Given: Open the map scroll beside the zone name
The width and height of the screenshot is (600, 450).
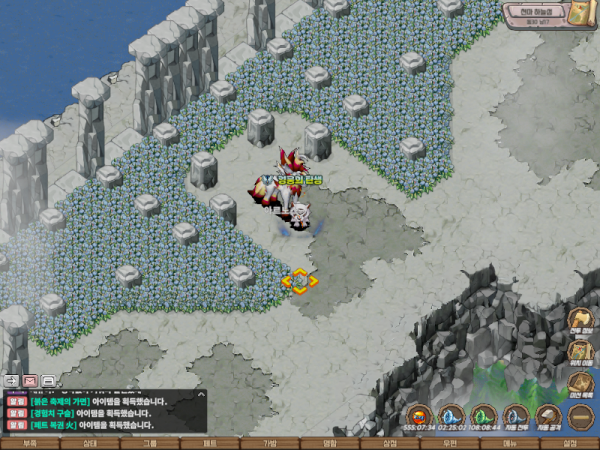Looking at the screenshot, I should tap(584, 14).
